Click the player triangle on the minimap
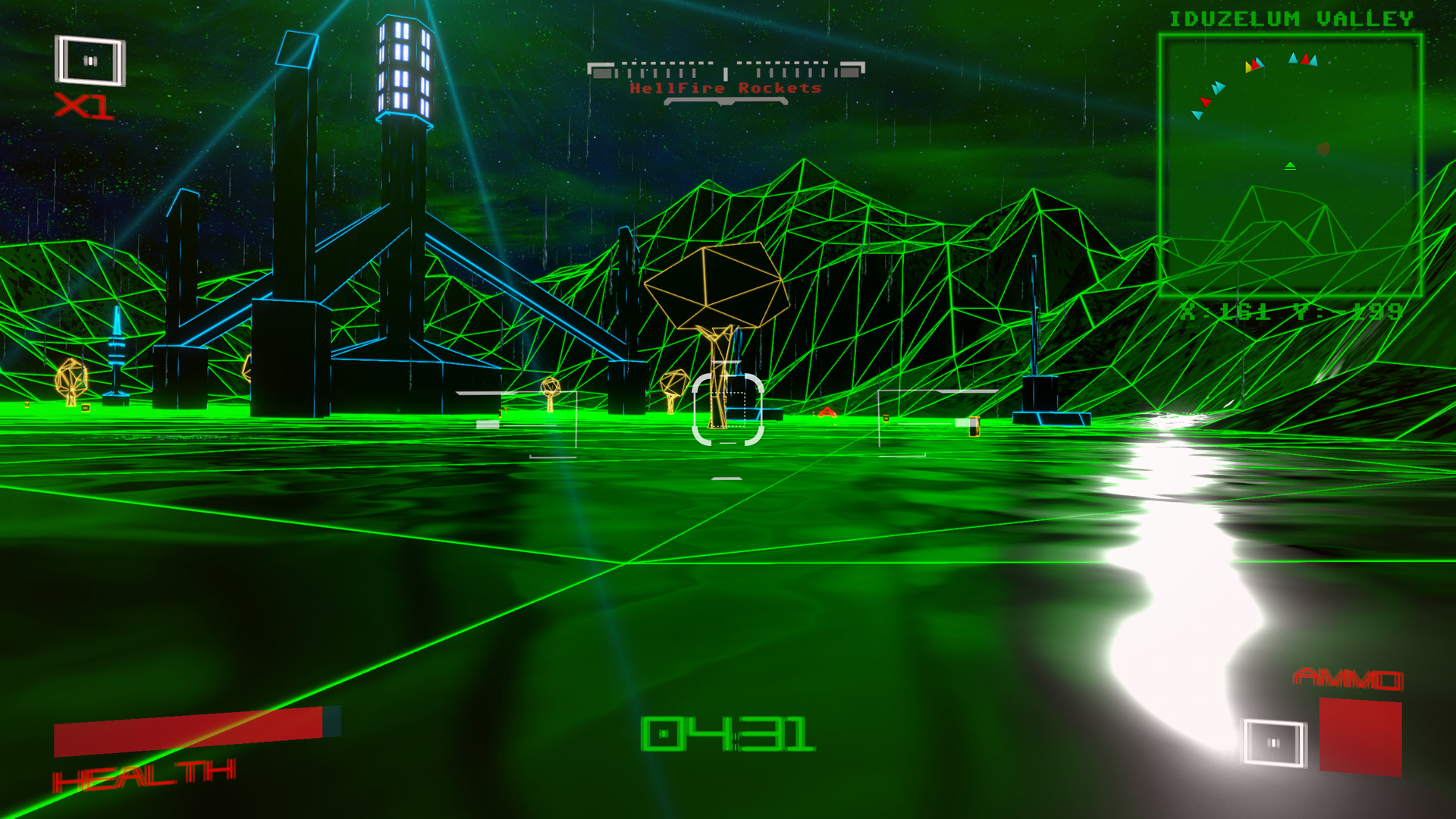 [x=1290, y=165]
